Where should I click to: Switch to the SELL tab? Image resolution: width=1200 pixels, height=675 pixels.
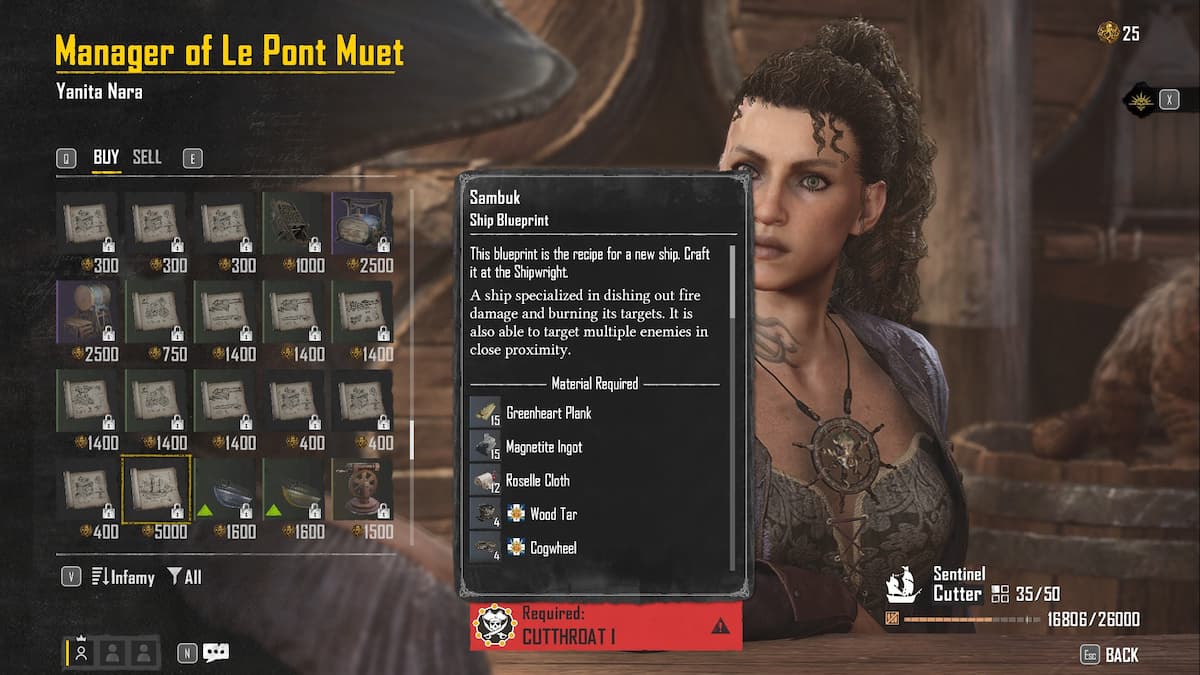click(147, 158)
